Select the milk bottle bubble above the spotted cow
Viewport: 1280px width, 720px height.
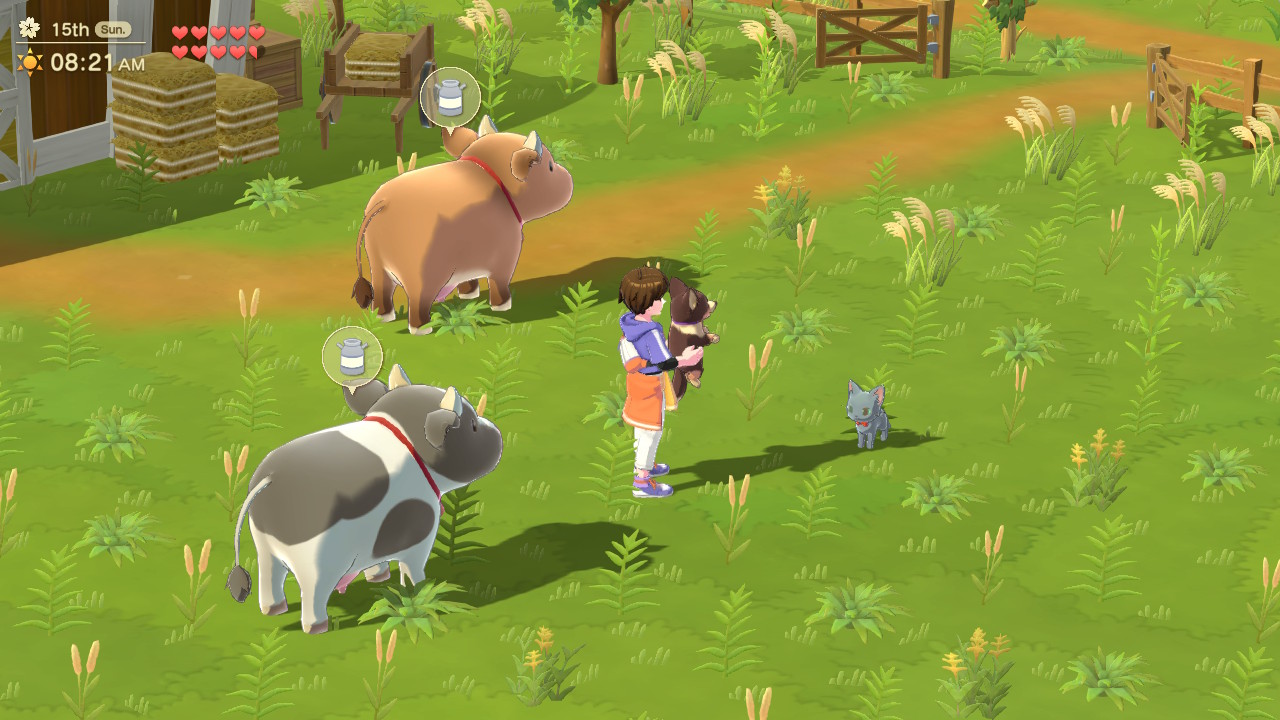pos(352,356)
